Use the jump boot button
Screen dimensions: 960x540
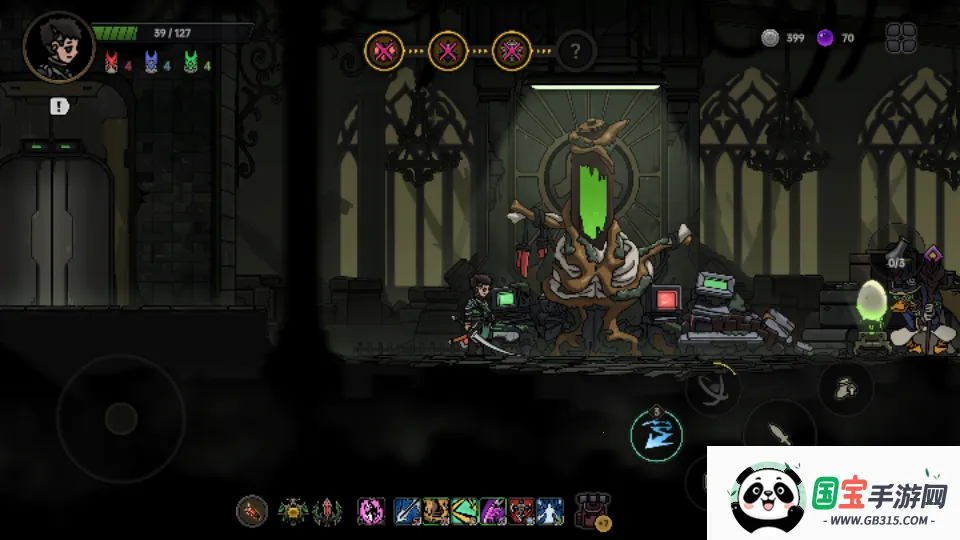coord(846,386)
